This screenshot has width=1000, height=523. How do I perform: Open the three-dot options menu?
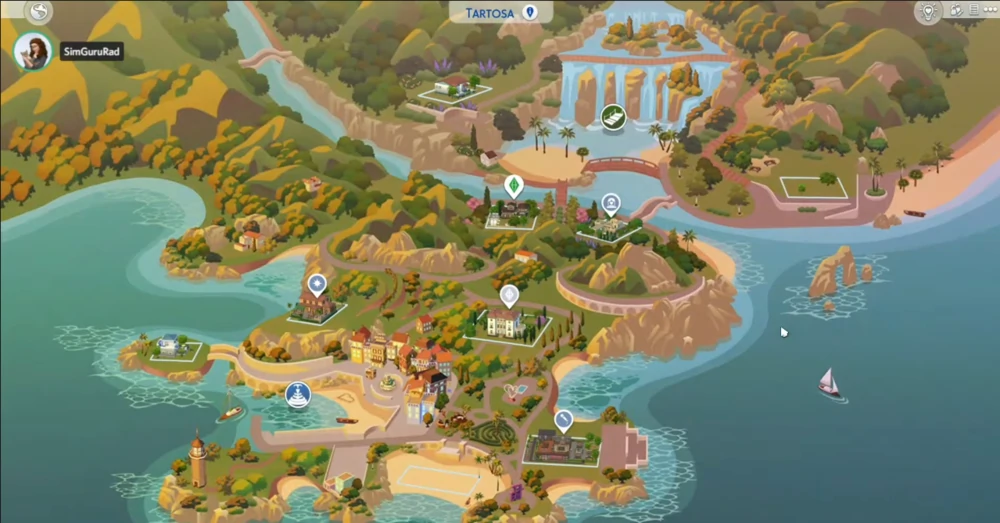pyautogui.click(x=988, y=11)
